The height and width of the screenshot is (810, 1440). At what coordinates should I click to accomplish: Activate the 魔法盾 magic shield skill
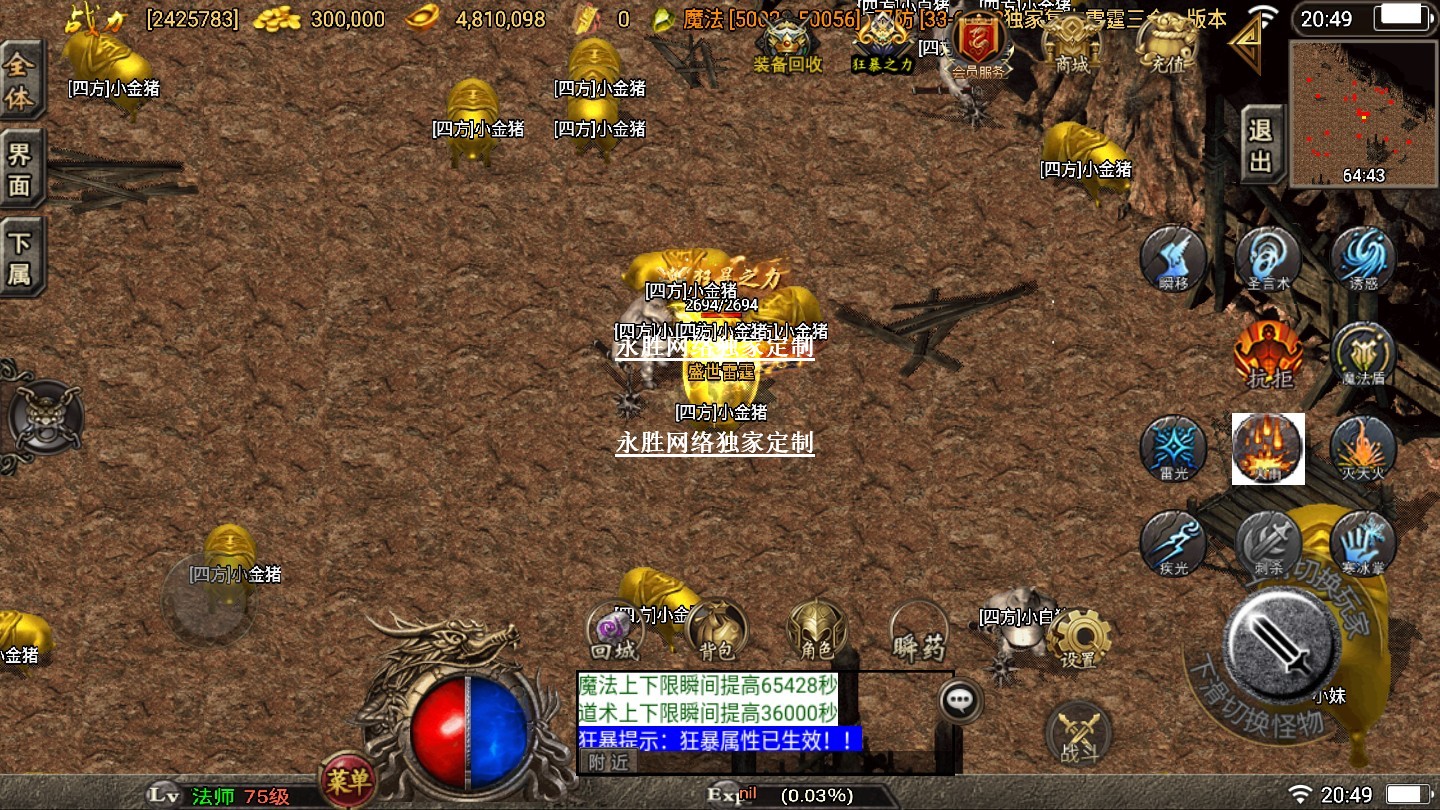1363,353
